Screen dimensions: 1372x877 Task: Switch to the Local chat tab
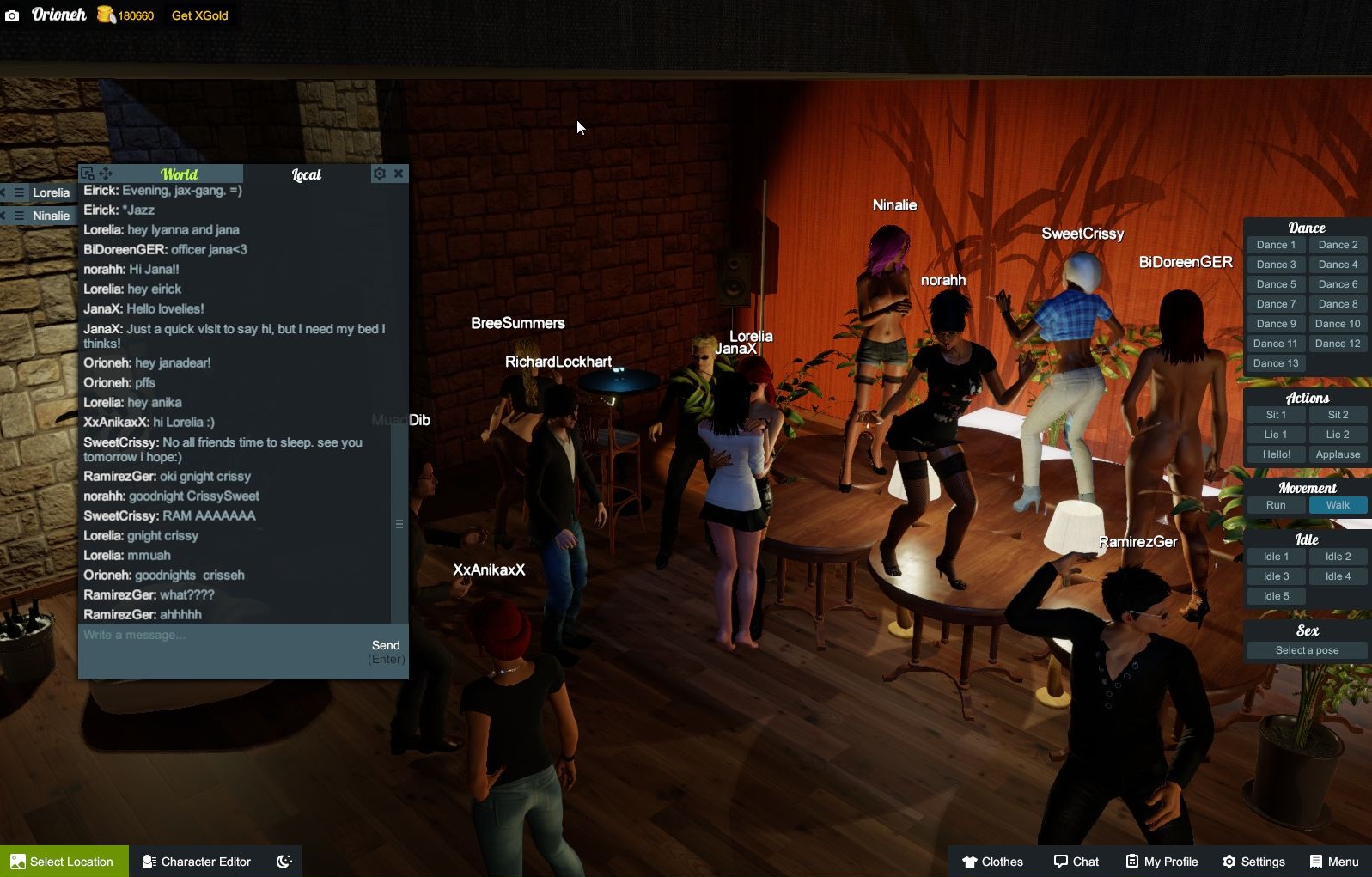(306, 174)
